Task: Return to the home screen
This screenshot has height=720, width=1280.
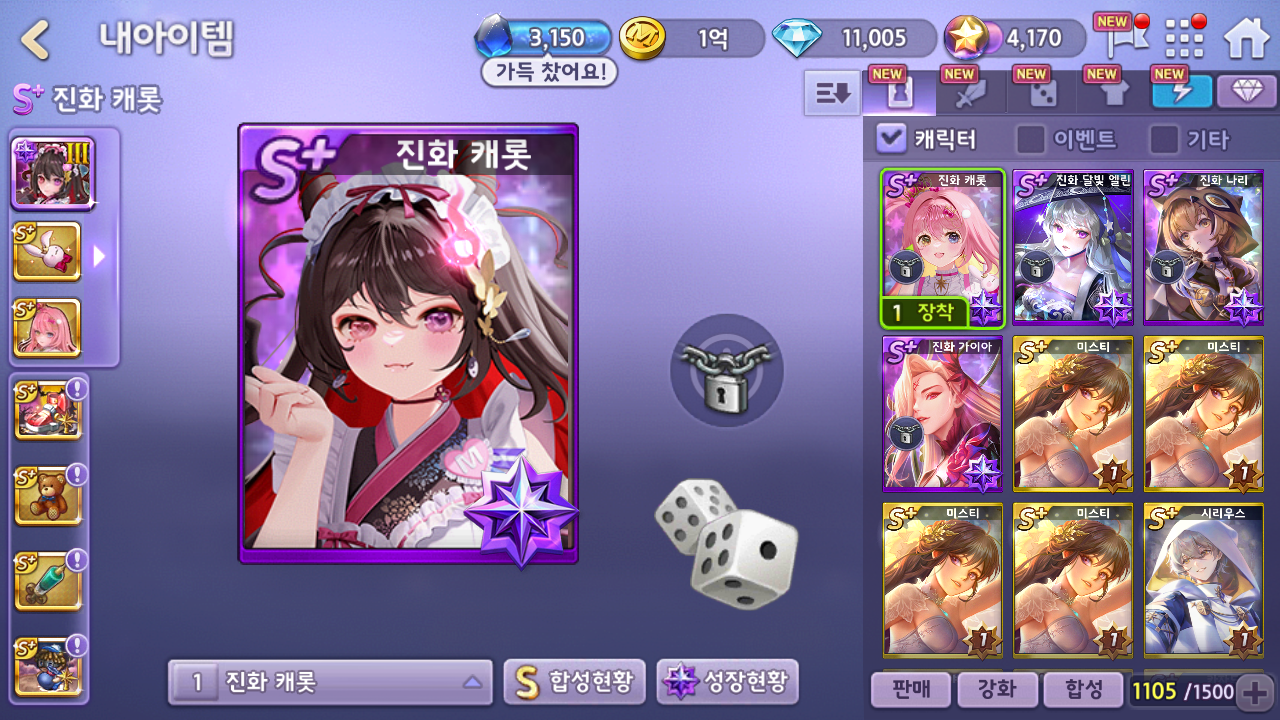Action: coord(1246,39)
